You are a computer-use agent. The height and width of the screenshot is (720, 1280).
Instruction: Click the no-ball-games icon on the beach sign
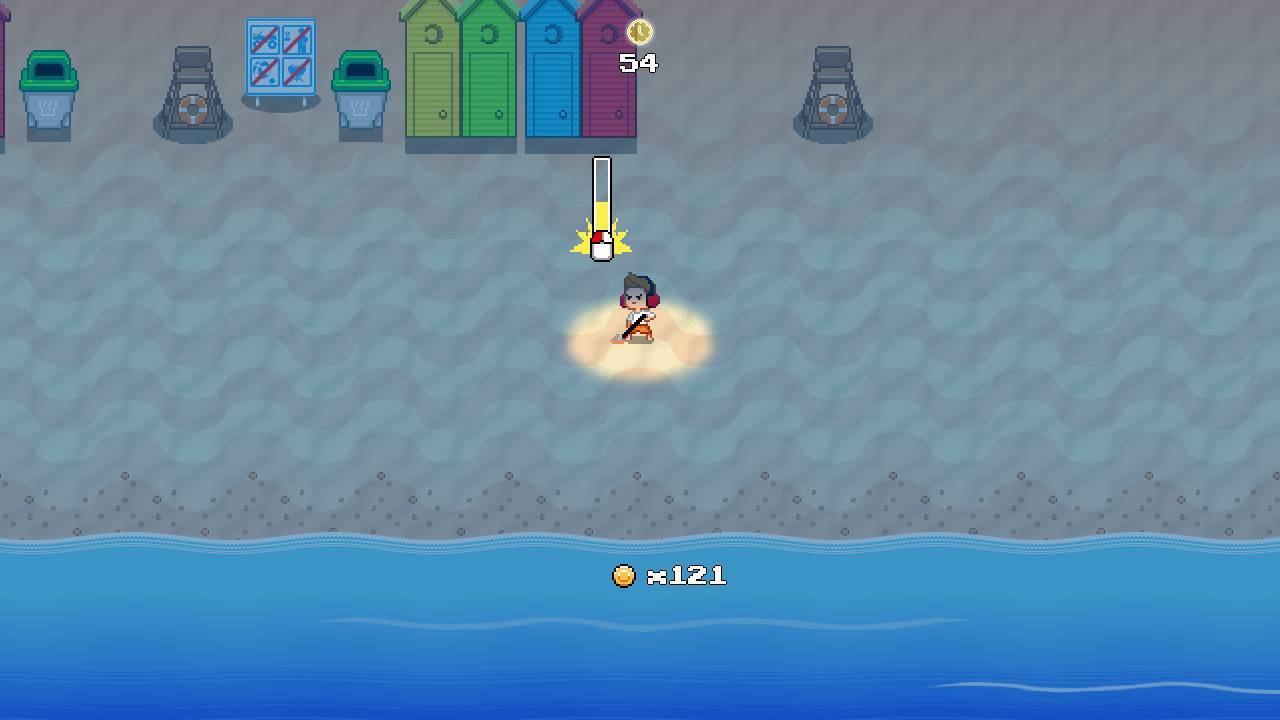tap(263, 70)
